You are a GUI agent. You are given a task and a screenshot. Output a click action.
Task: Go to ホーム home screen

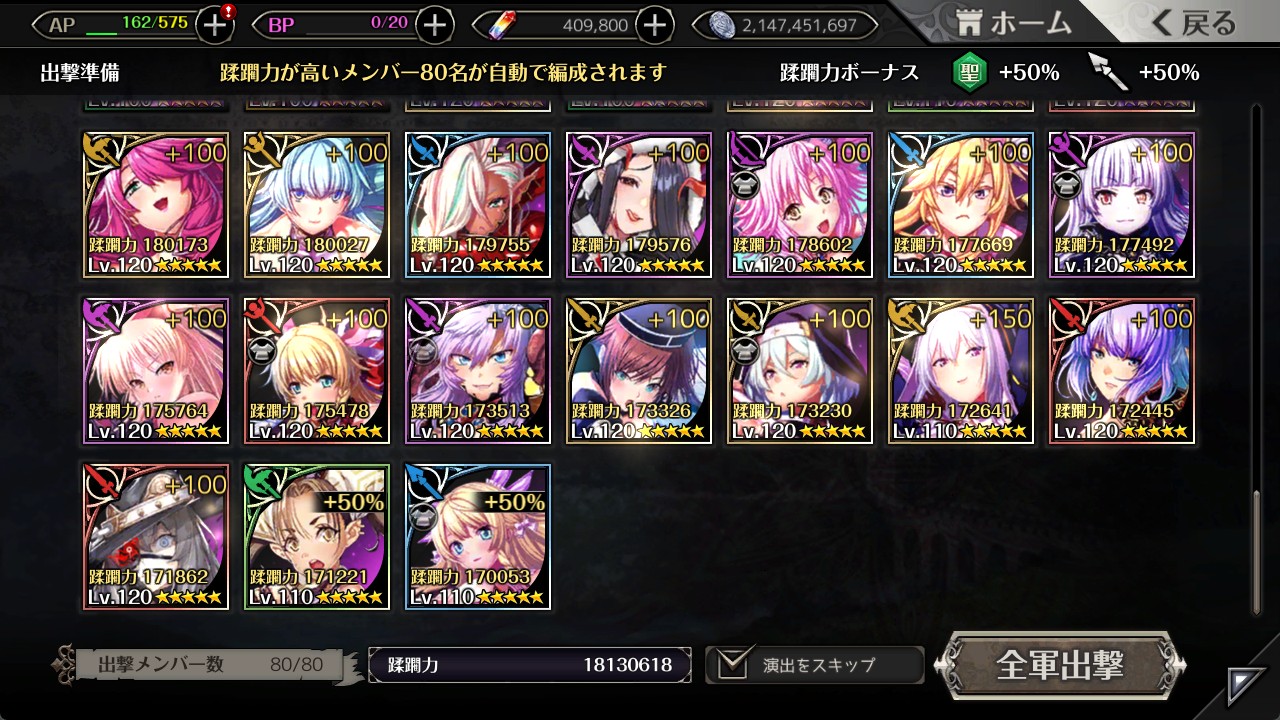pos(1014,24)
